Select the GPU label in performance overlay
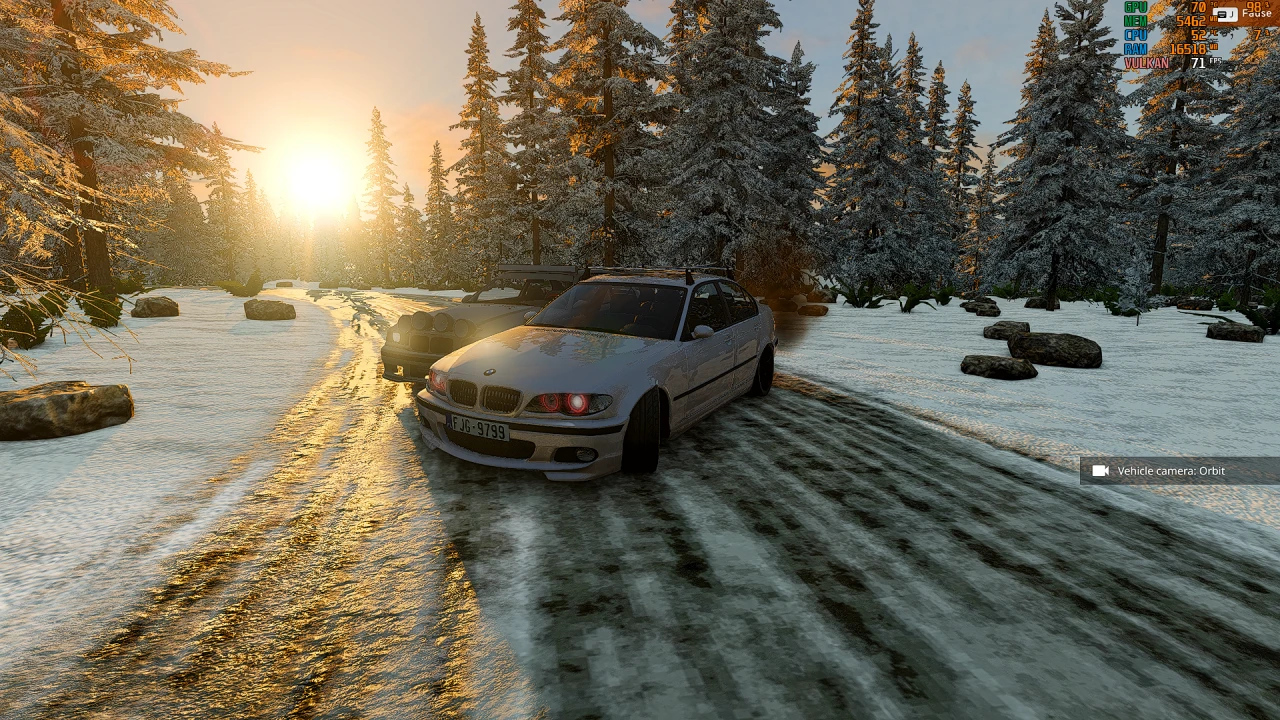The height and width of the screenshot is (720, 1280). [1135, 7]
